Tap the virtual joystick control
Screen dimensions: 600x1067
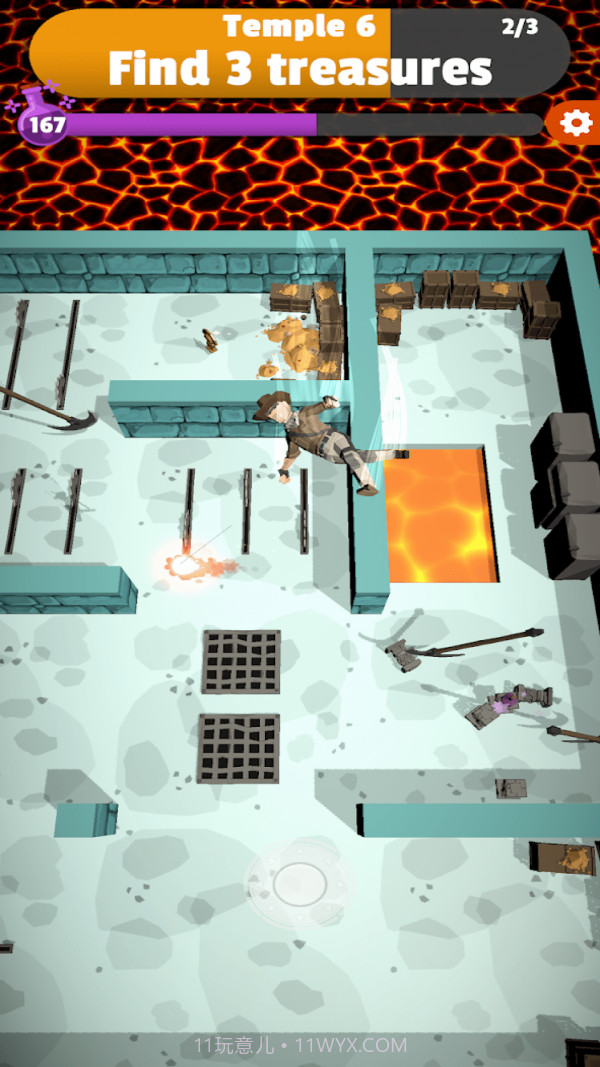(x=299, y=882)
